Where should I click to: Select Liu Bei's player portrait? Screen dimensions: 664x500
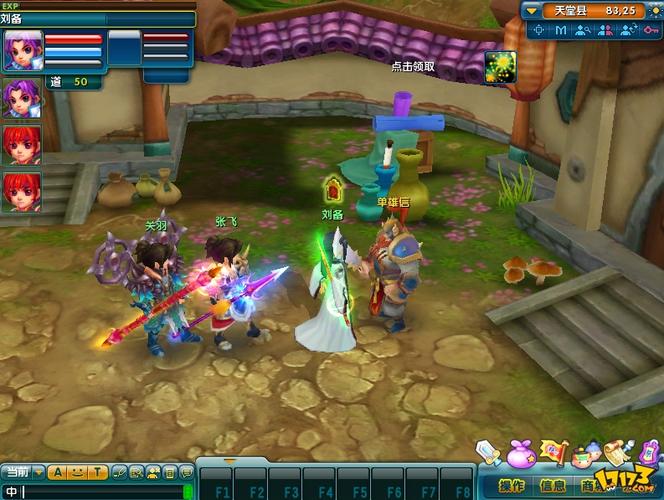click(x=21, y=50)
